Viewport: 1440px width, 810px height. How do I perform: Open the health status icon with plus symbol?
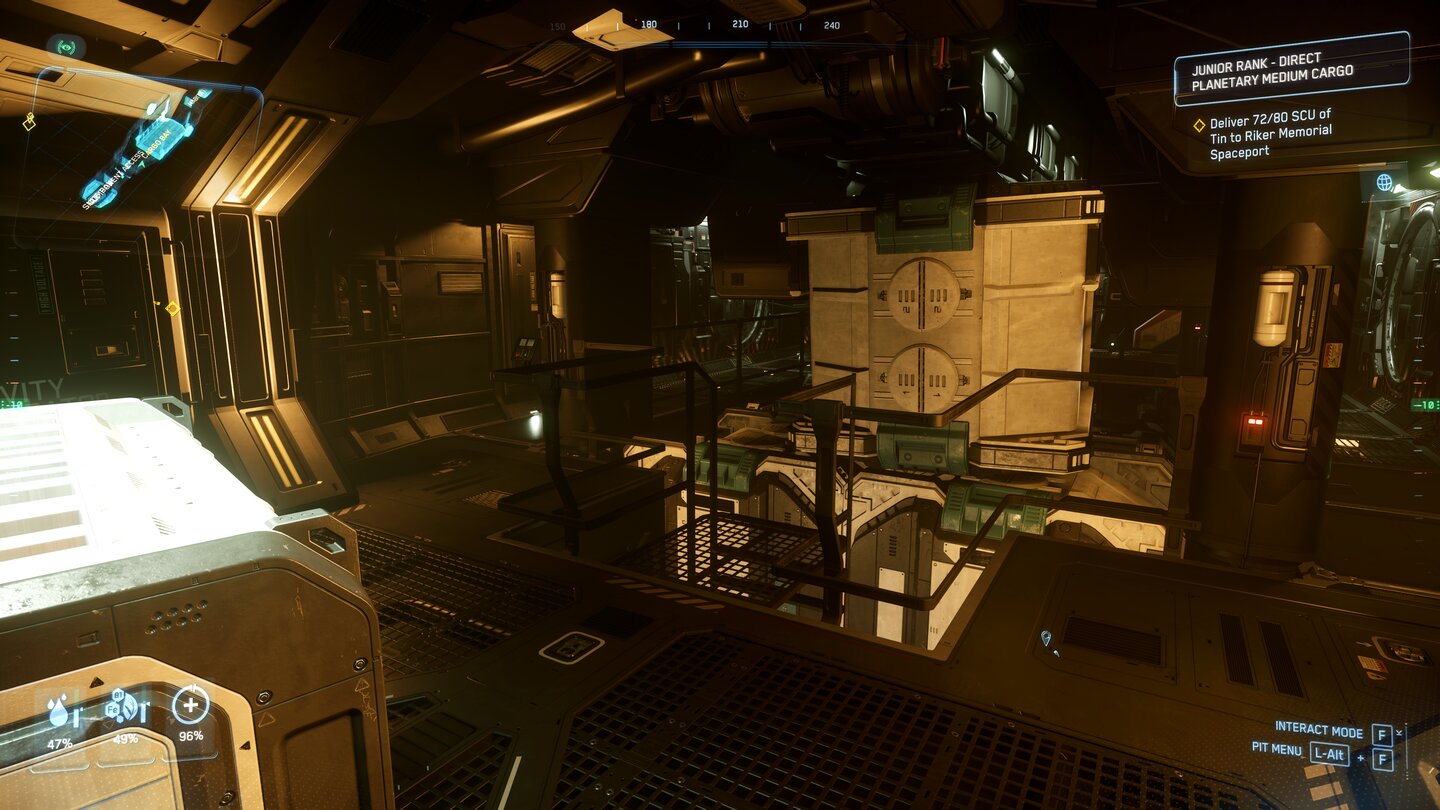[x=190, y=706]
